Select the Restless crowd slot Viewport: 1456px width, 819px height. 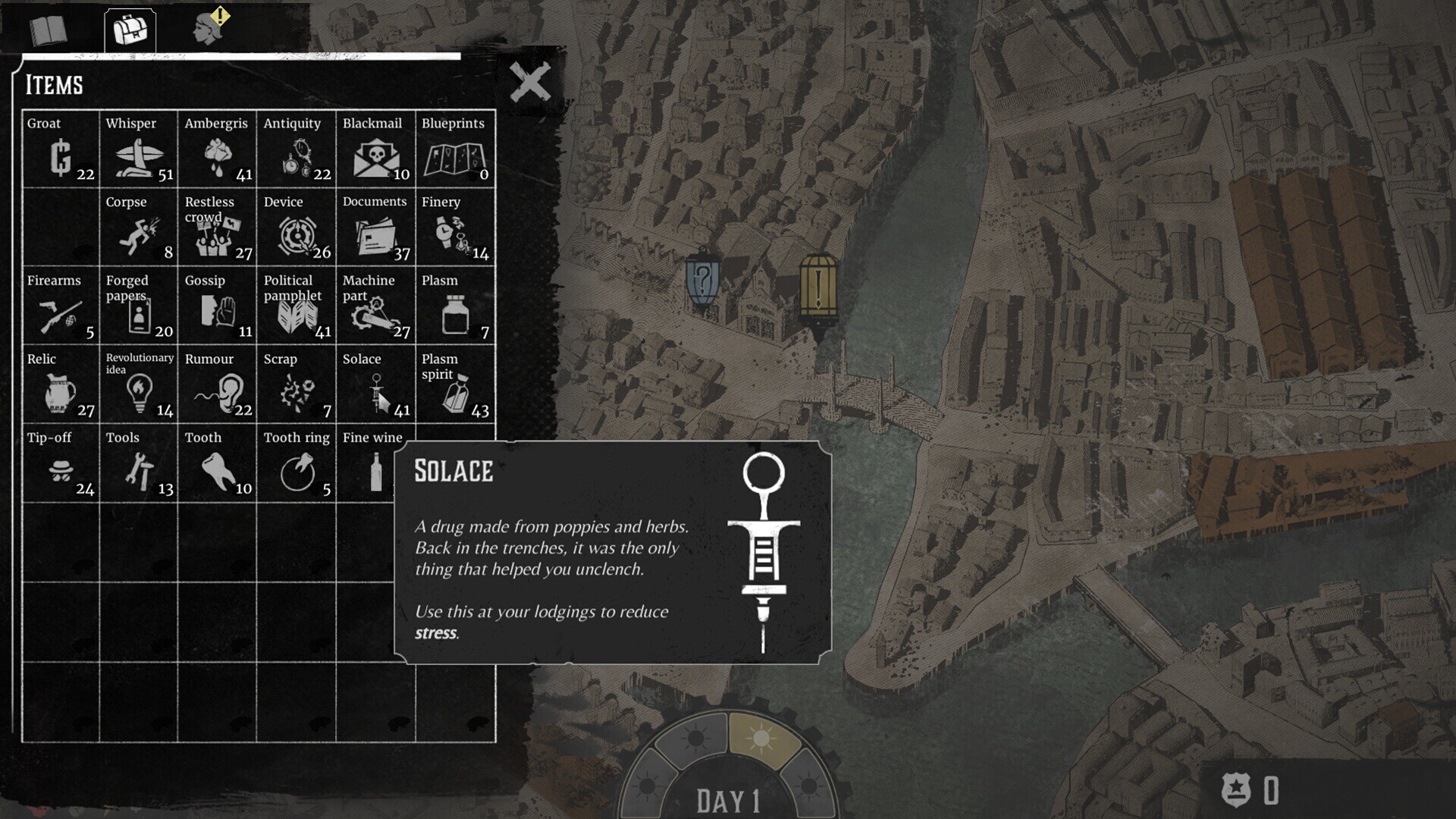coord(218,227)
